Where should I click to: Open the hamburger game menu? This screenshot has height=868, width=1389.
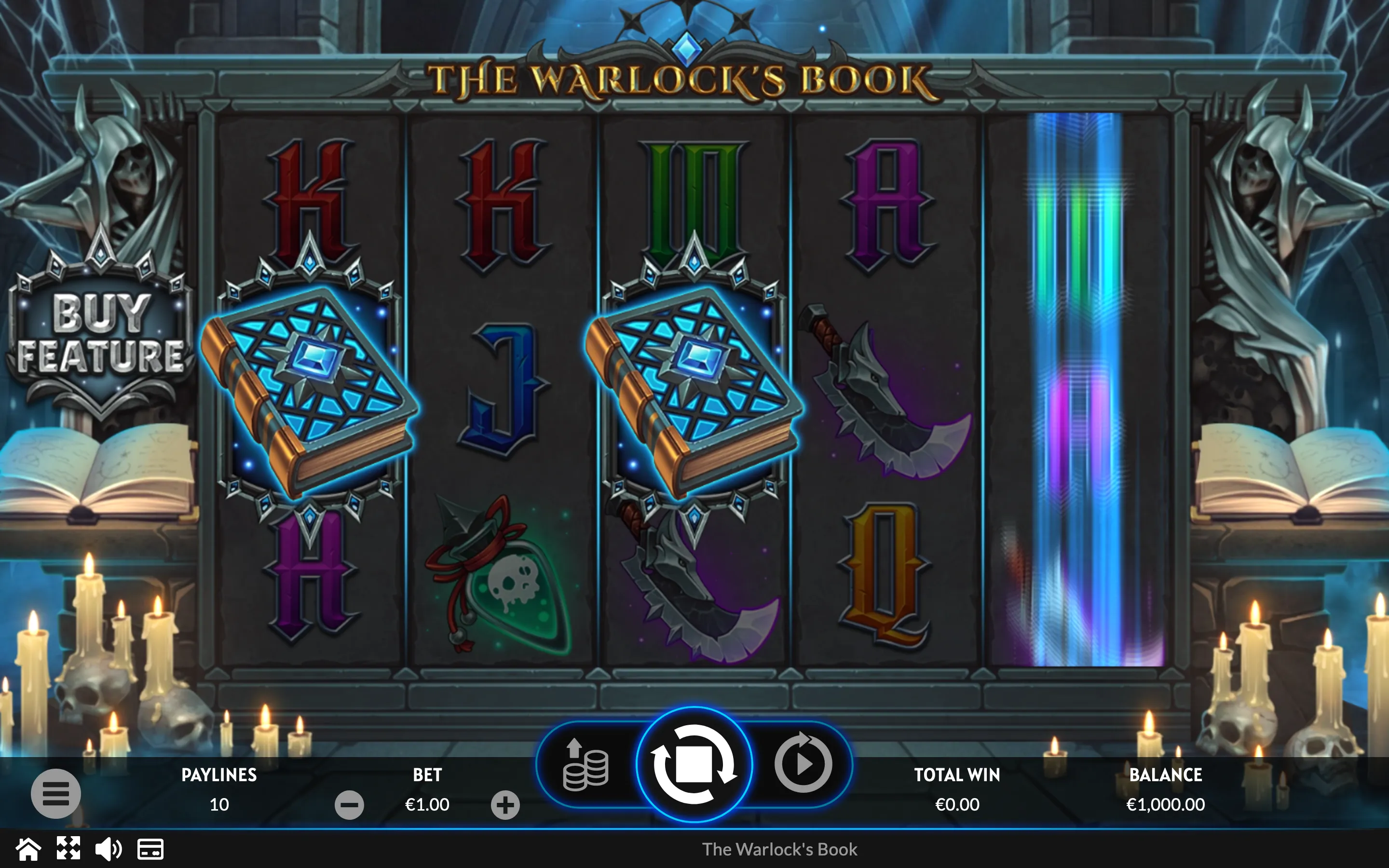tap(55, 793)
